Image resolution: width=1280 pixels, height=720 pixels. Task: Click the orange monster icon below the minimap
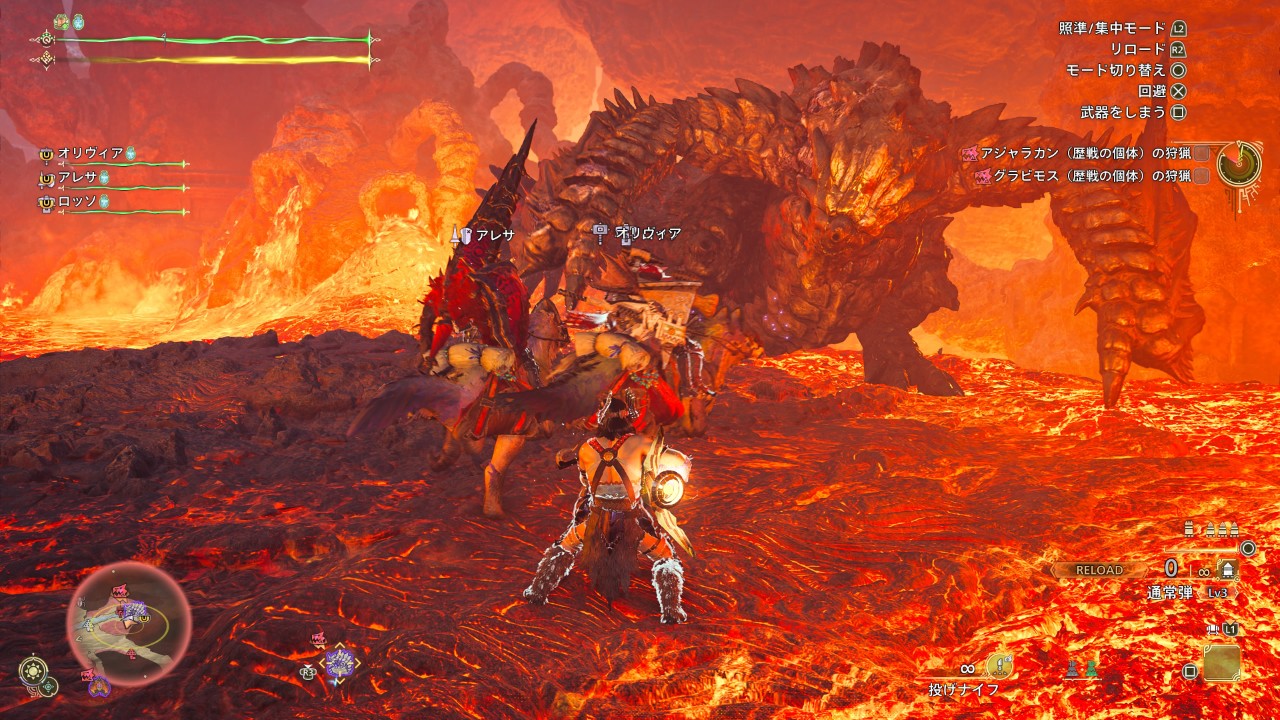99,686
